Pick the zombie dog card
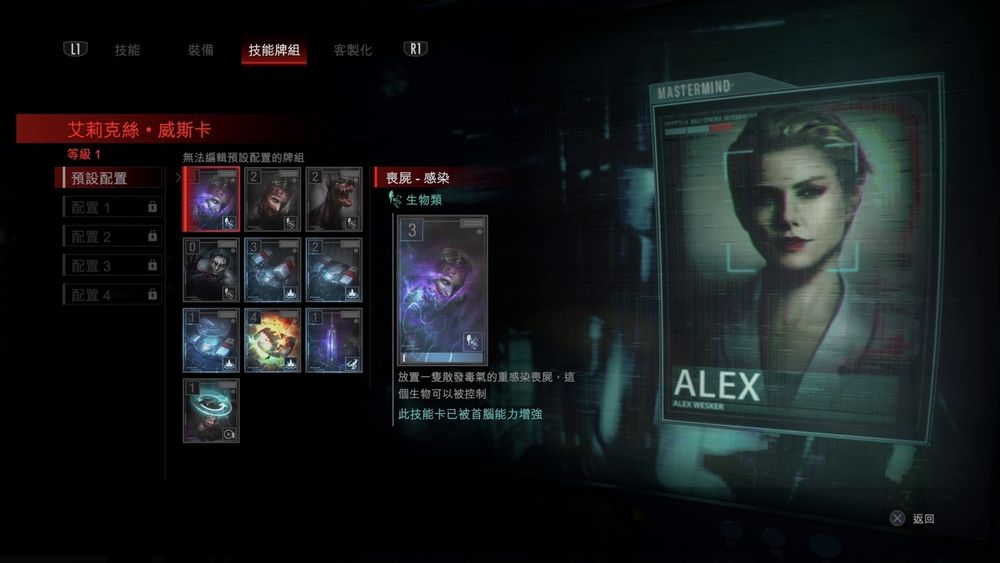Screen dimensions: 1000x563 333,199
